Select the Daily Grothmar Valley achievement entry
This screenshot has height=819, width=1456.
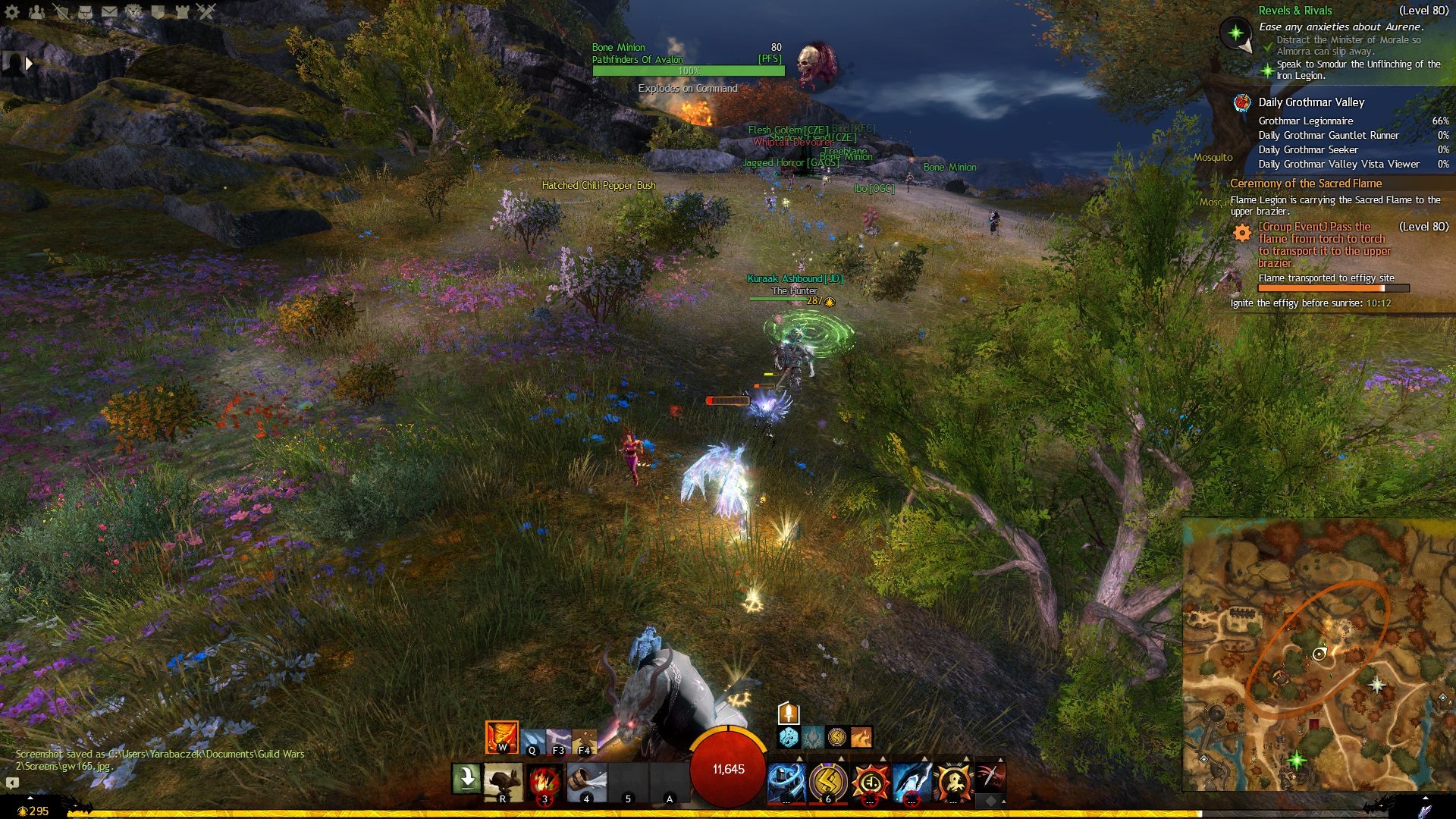click(1310, 102)
